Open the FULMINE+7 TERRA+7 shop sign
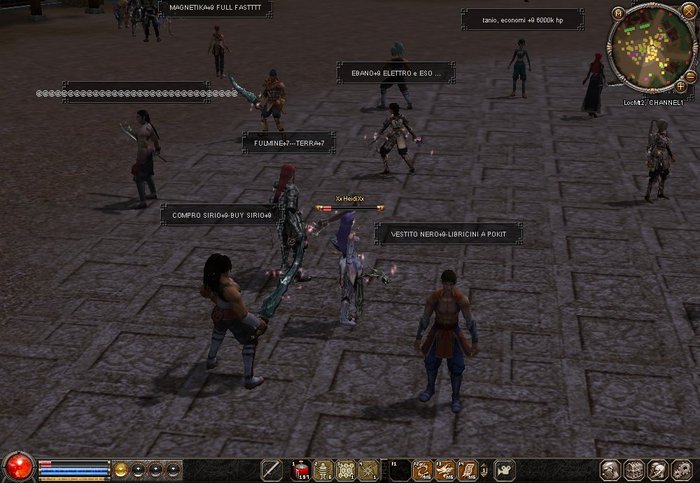This screenshot has width=700, height=483. 288,143
